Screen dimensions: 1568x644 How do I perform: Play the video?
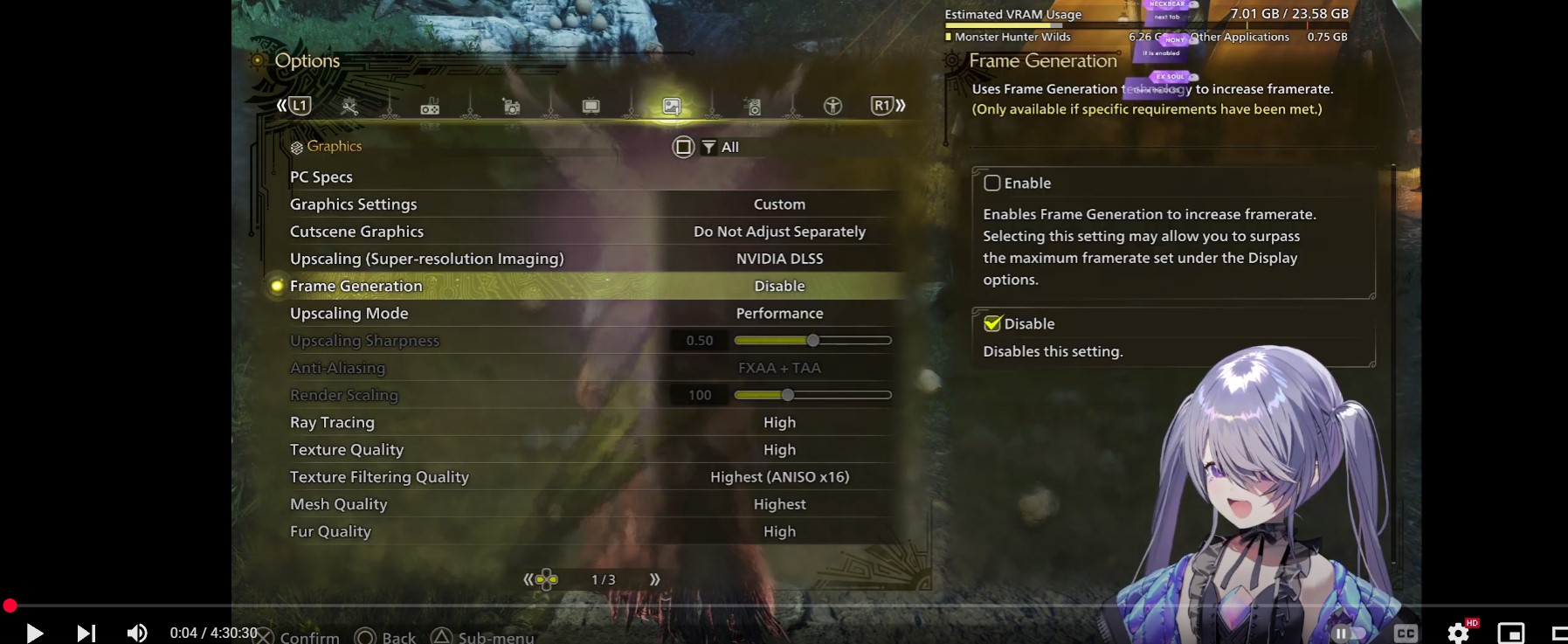point(35,633)
